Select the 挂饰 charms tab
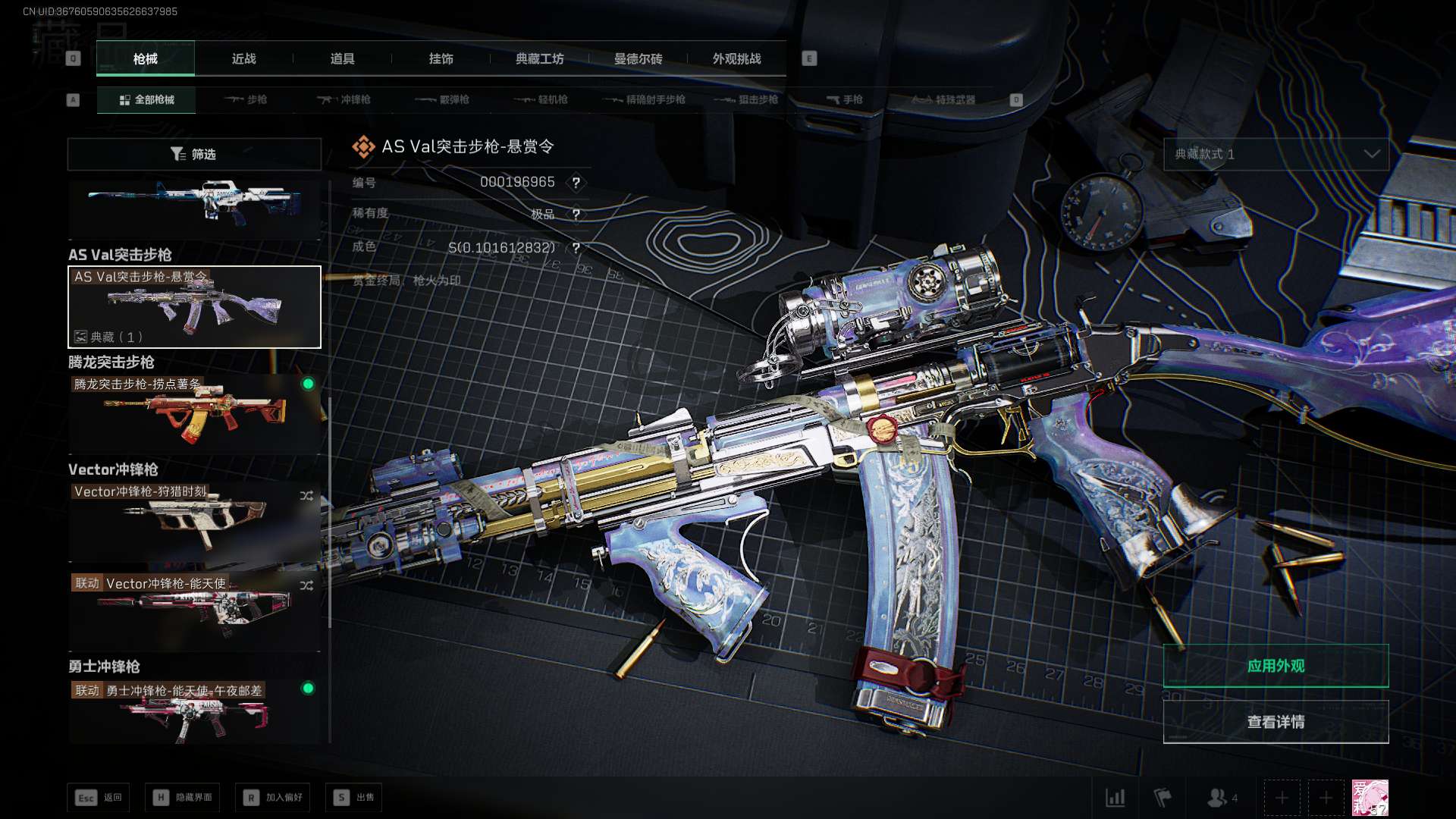Screen dimensions: 1456x819 (x=441, y=58)
